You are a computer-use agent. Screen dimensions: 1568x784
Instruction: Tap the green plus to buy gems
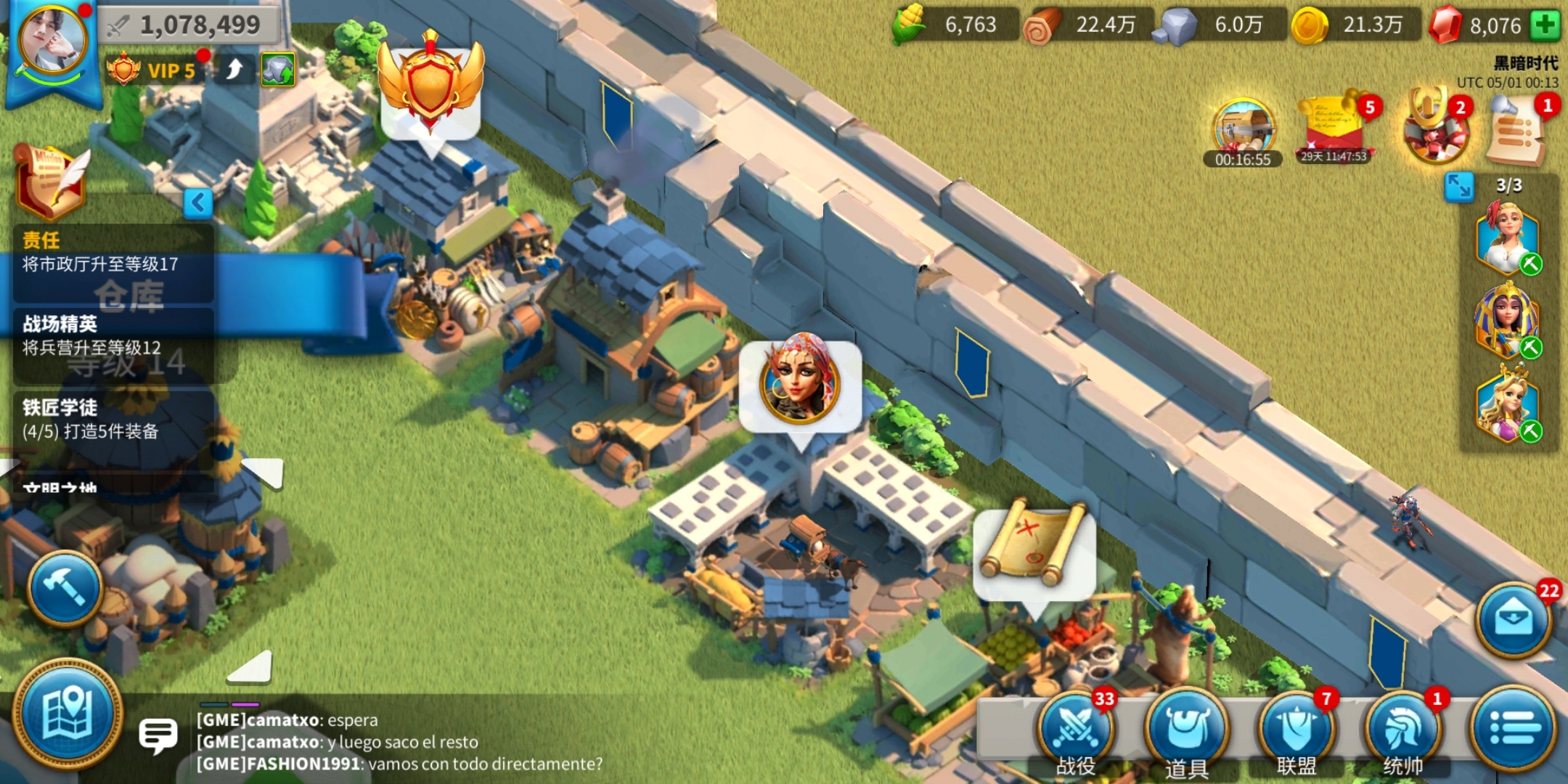point(1545,25)
